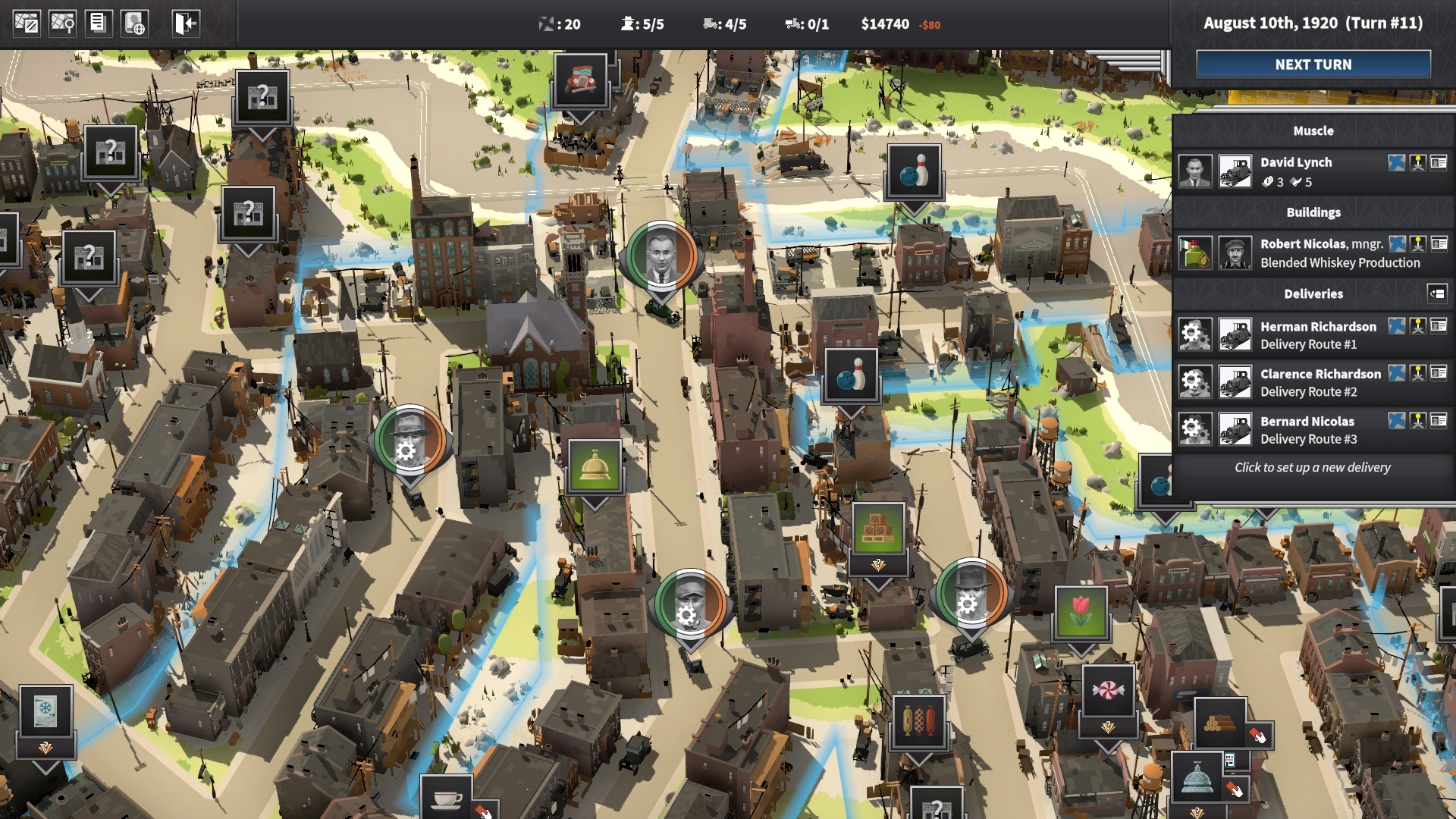This screenshot has width=1456, height=819.
Task: Select the red car map marker
Action: tap(580, 80)
